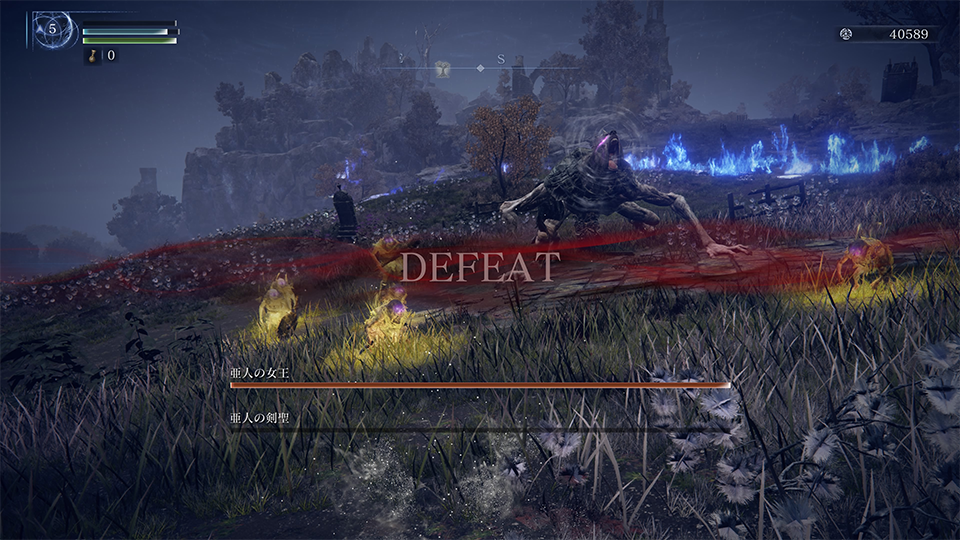Viewport: 960px width, 540px height.
Task: Click the level 5 character emblem
Action: pos(52,29)
